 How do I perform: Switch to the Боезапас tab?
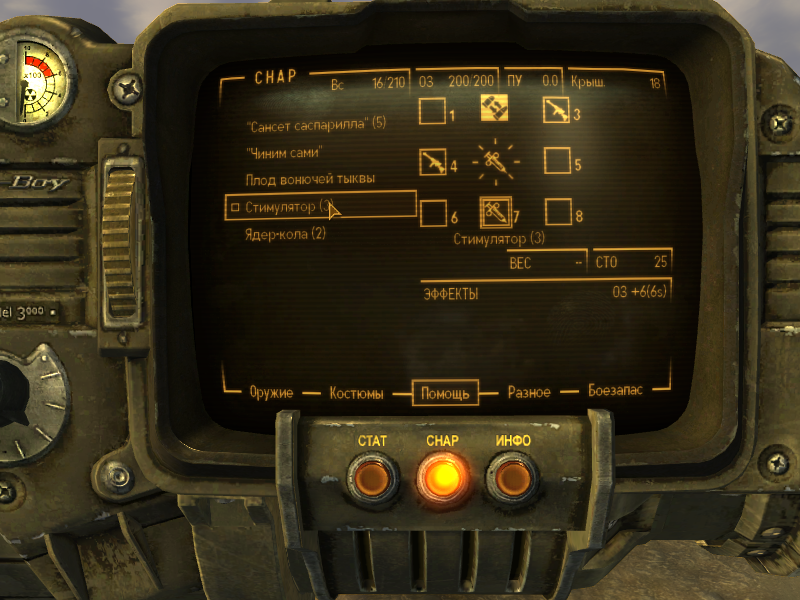[x=615, y=393]
